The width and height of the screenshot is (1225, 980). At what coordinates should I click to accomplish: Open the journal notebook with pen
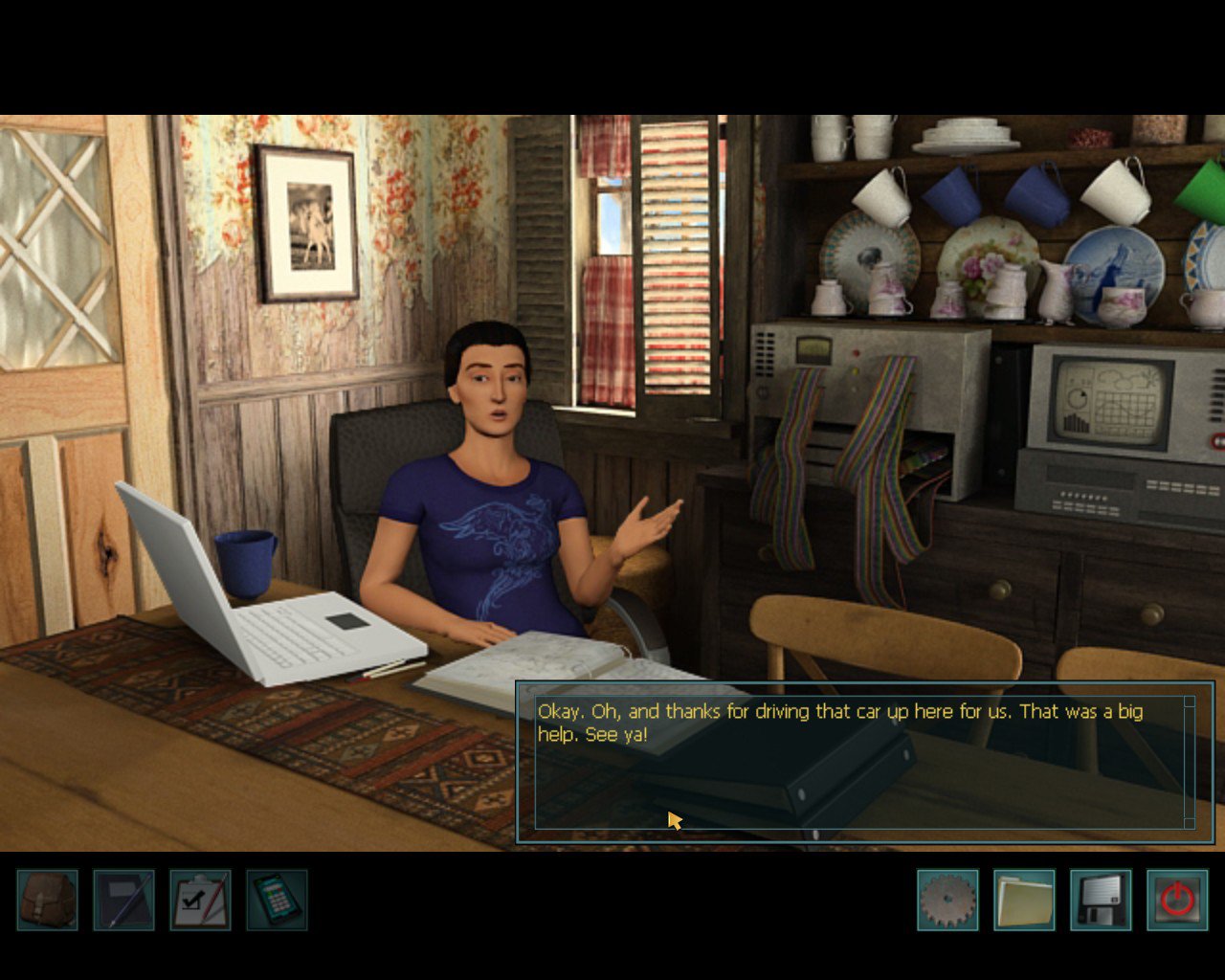pos(124,900)
